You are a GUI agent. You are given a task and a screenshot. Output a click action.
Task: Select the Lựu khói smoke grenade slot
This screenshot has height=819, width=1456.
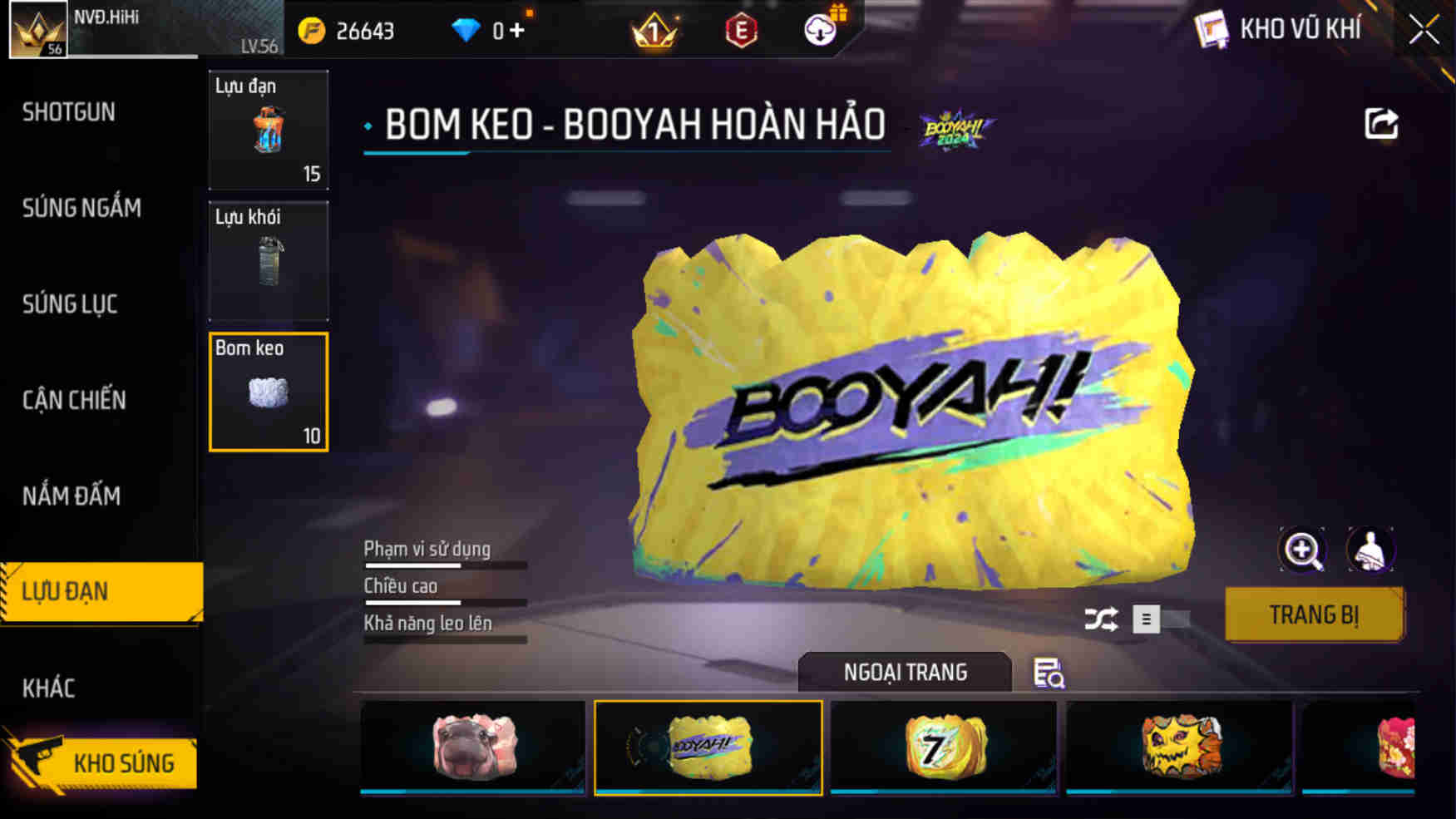coord(268,262)
